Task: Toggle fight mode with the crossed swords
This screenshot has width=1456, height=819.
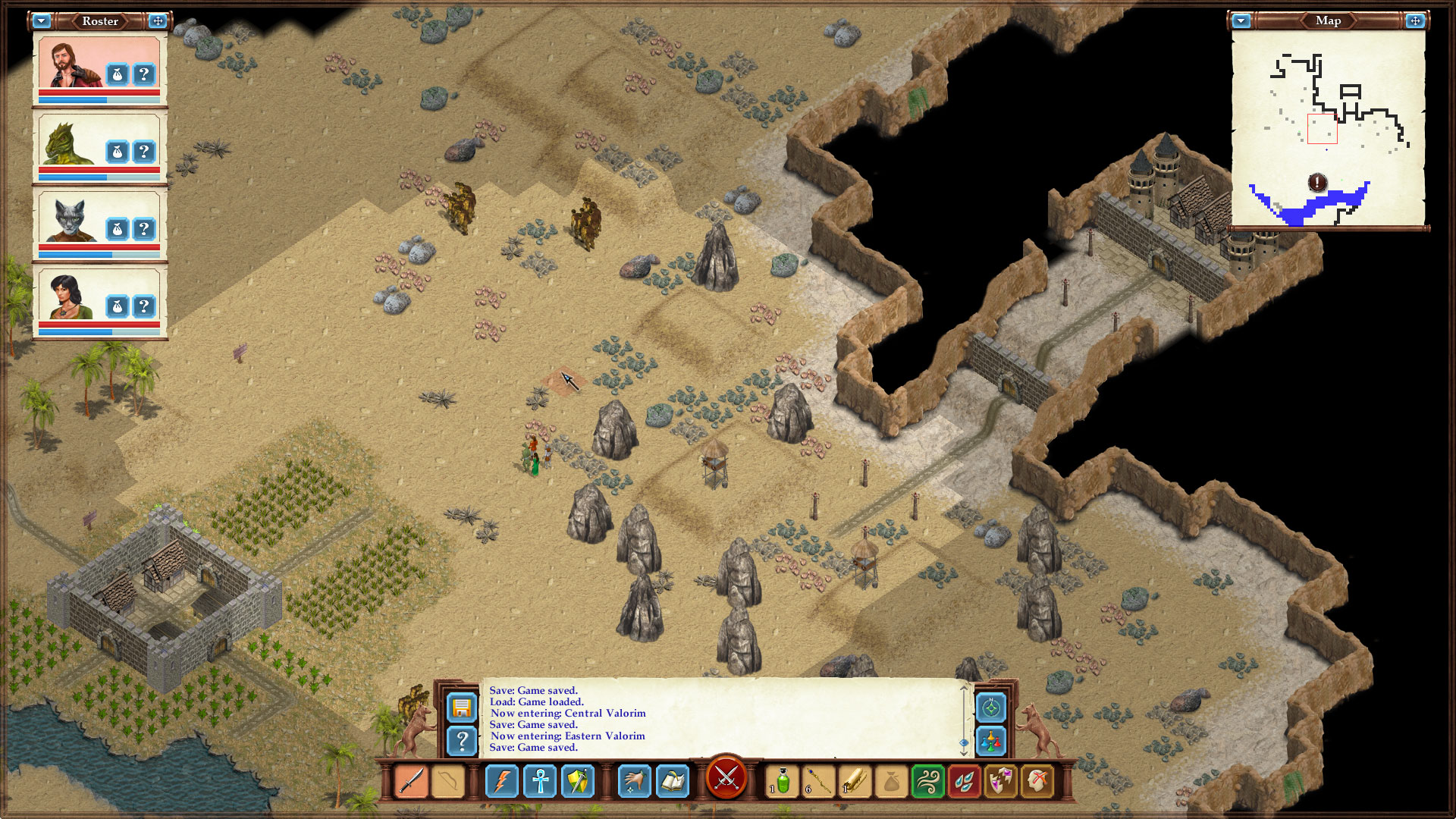Action: click(727, 779)
